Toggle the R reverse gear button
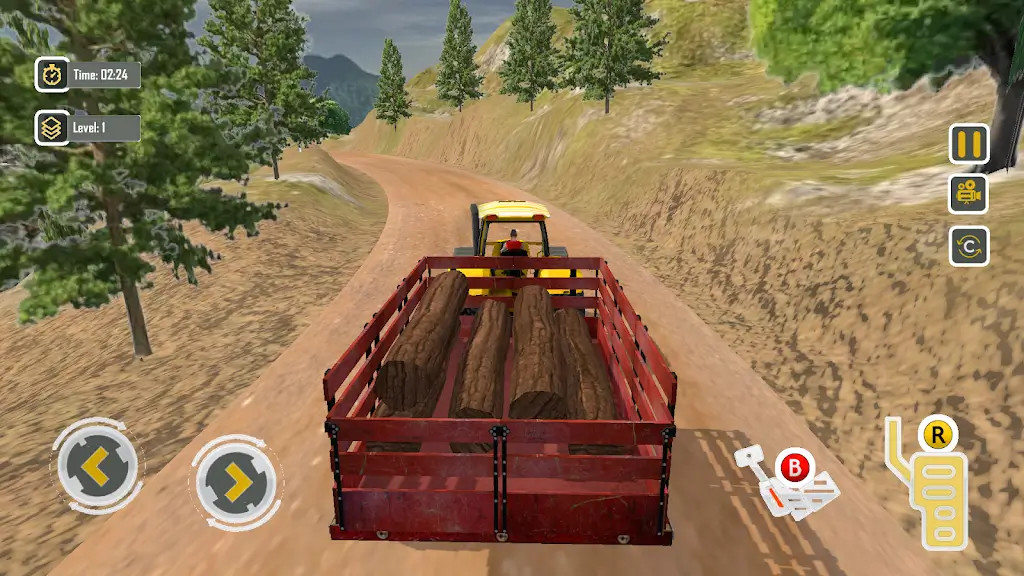 pyautogui.click(x=938, y=435)
